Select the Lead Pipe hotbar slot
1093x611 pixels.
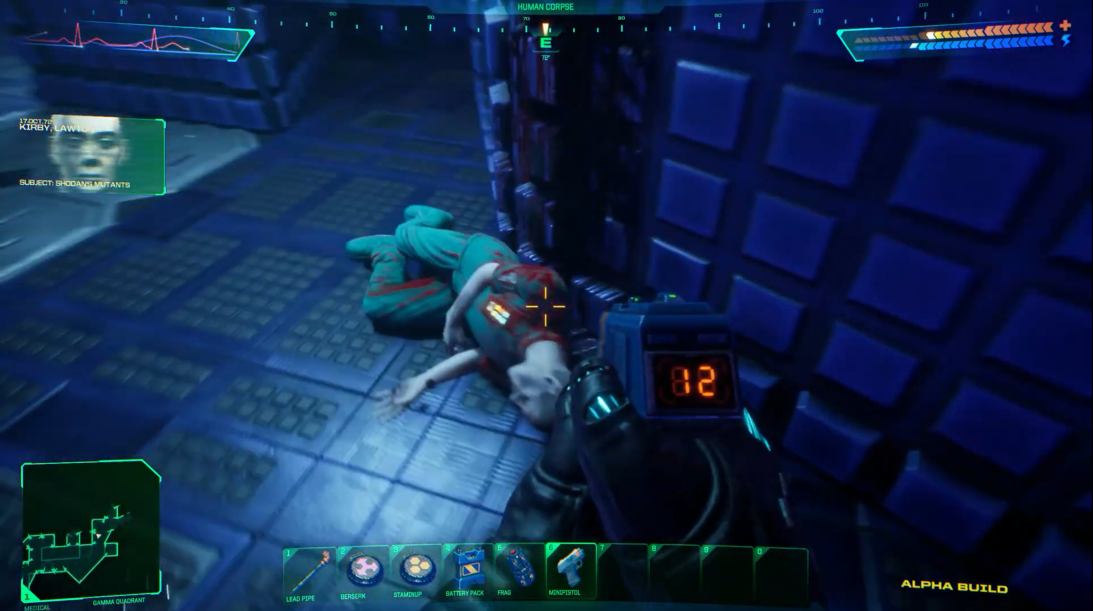(308, 572)
